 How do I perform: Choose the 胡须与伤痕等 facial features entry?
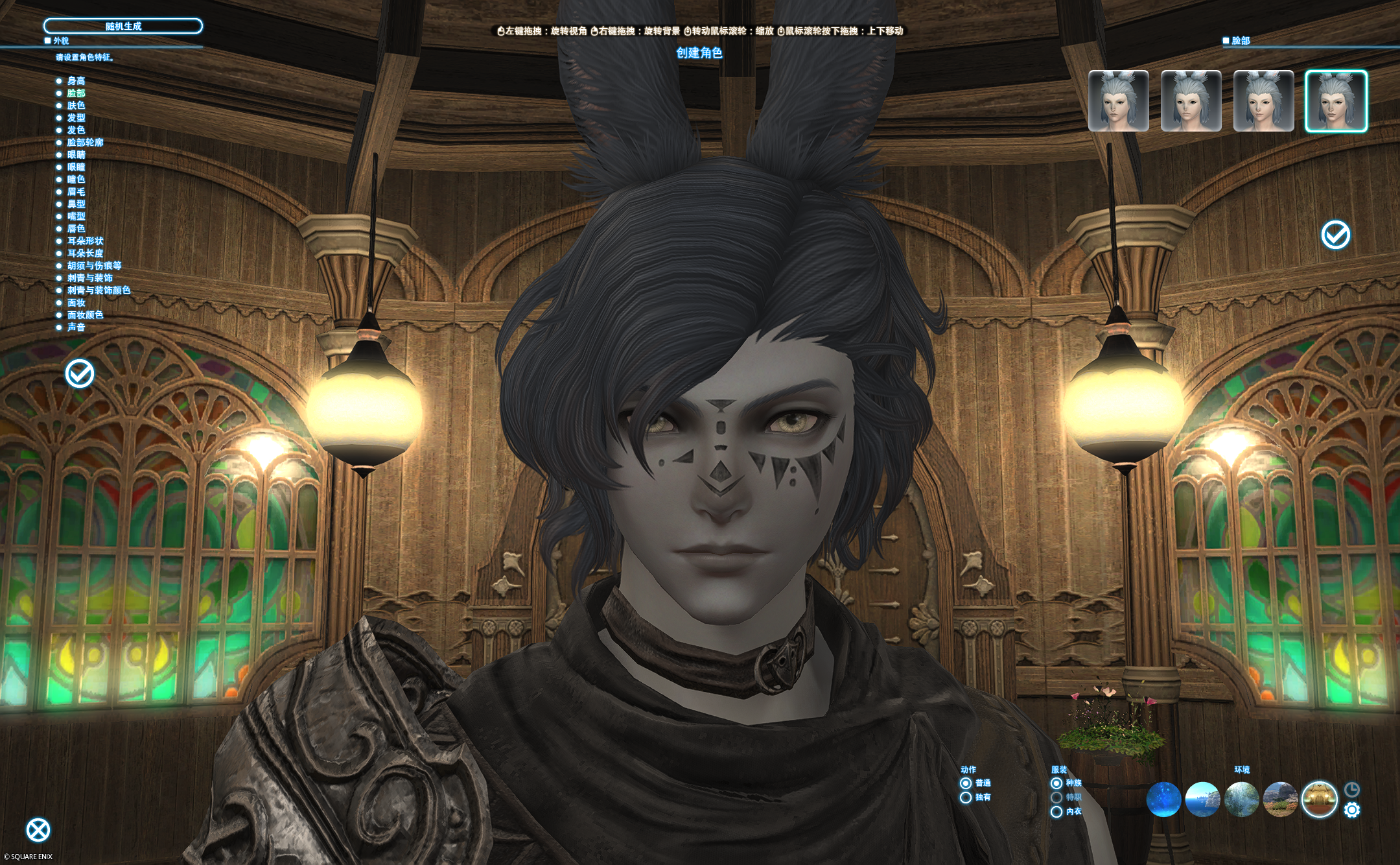94,266
